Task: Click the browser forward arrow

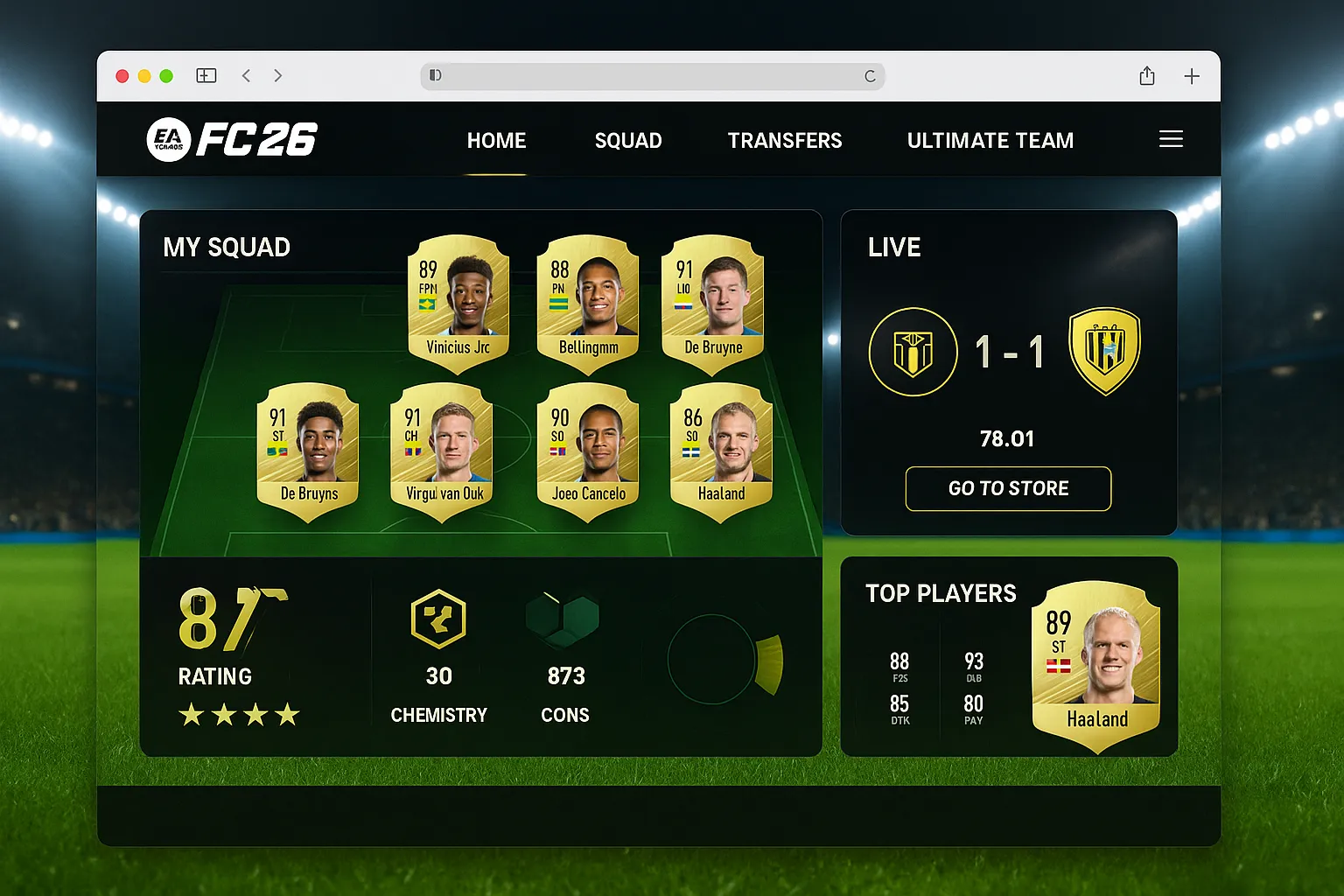Action: pos(277,76)
